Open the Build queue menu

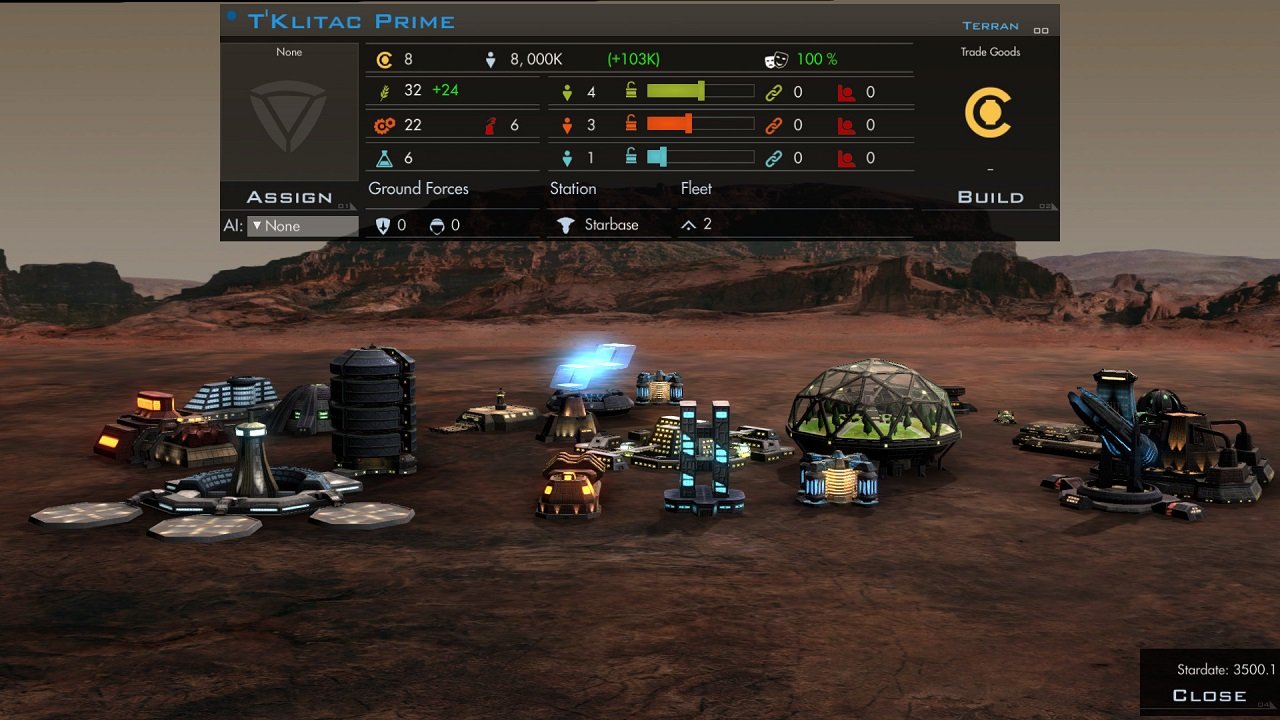(x=990, y=197)
